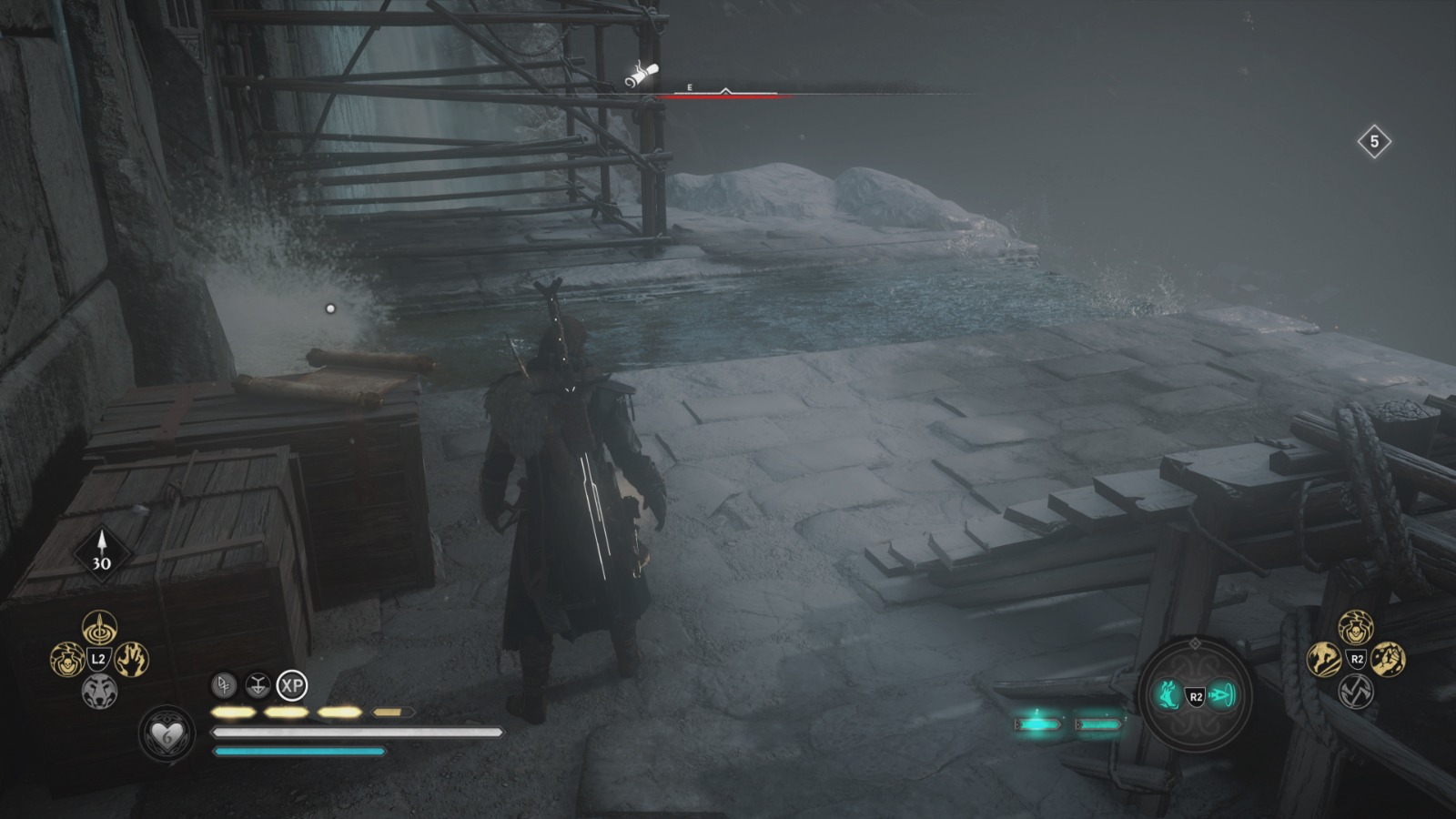The image size is (1456, 819).
Task: Select the clawed hand ability right of L2
Action: (134, 659)
